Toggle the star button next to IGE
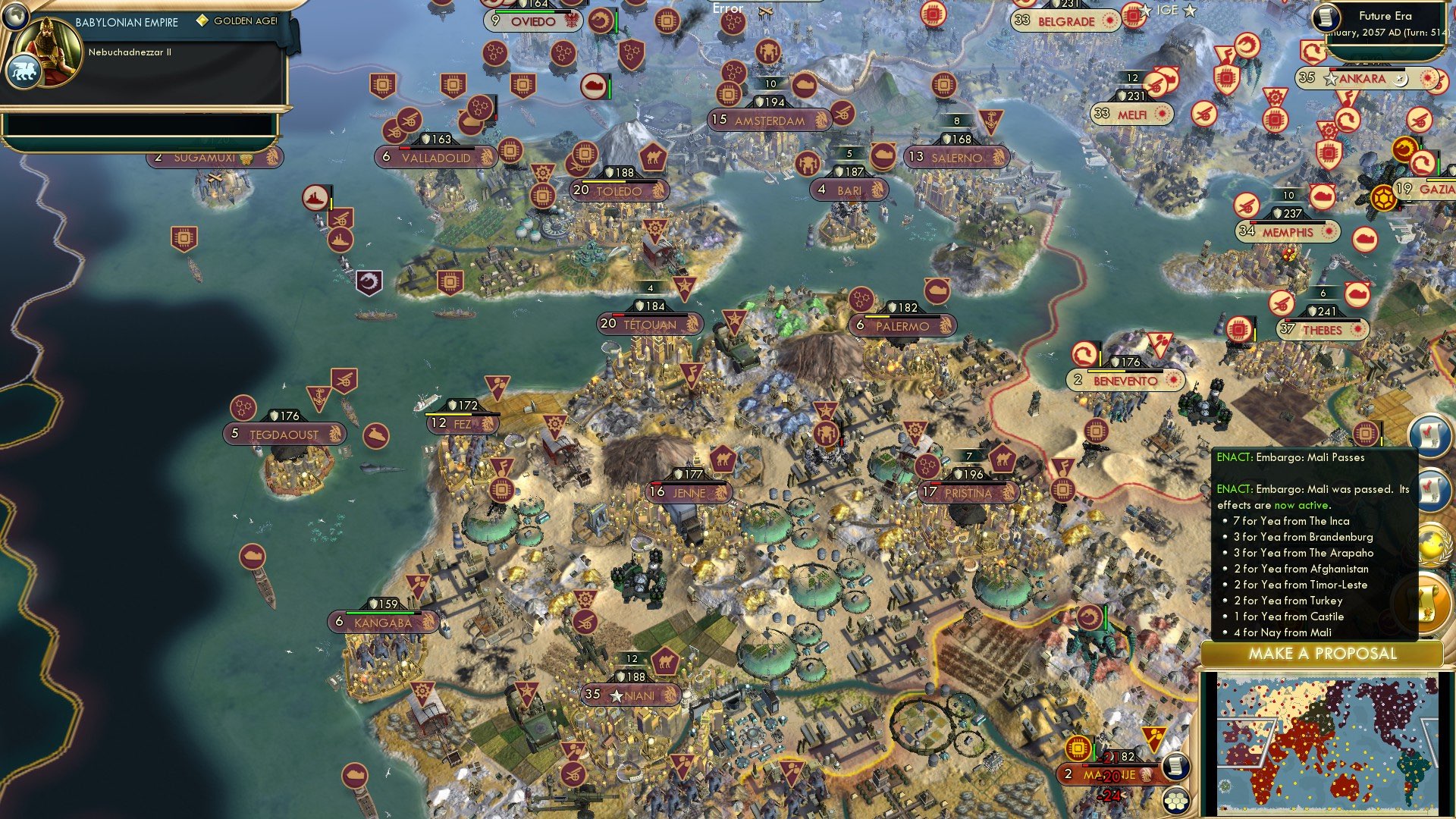 [1190, 10]
